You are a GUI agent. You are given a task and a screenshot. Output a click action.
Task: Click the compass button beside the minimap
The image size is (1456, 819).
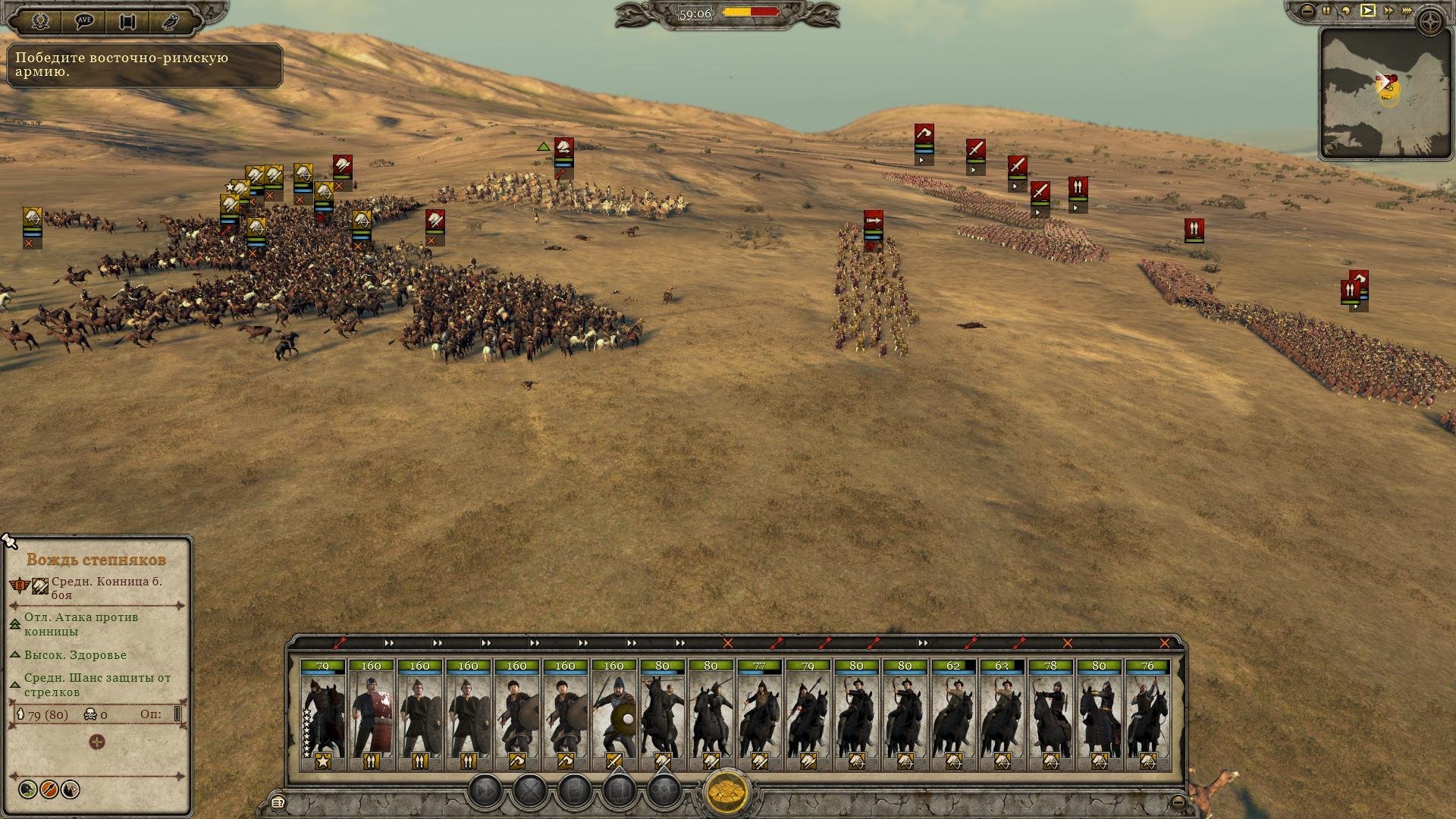(x=1432, y=21)
